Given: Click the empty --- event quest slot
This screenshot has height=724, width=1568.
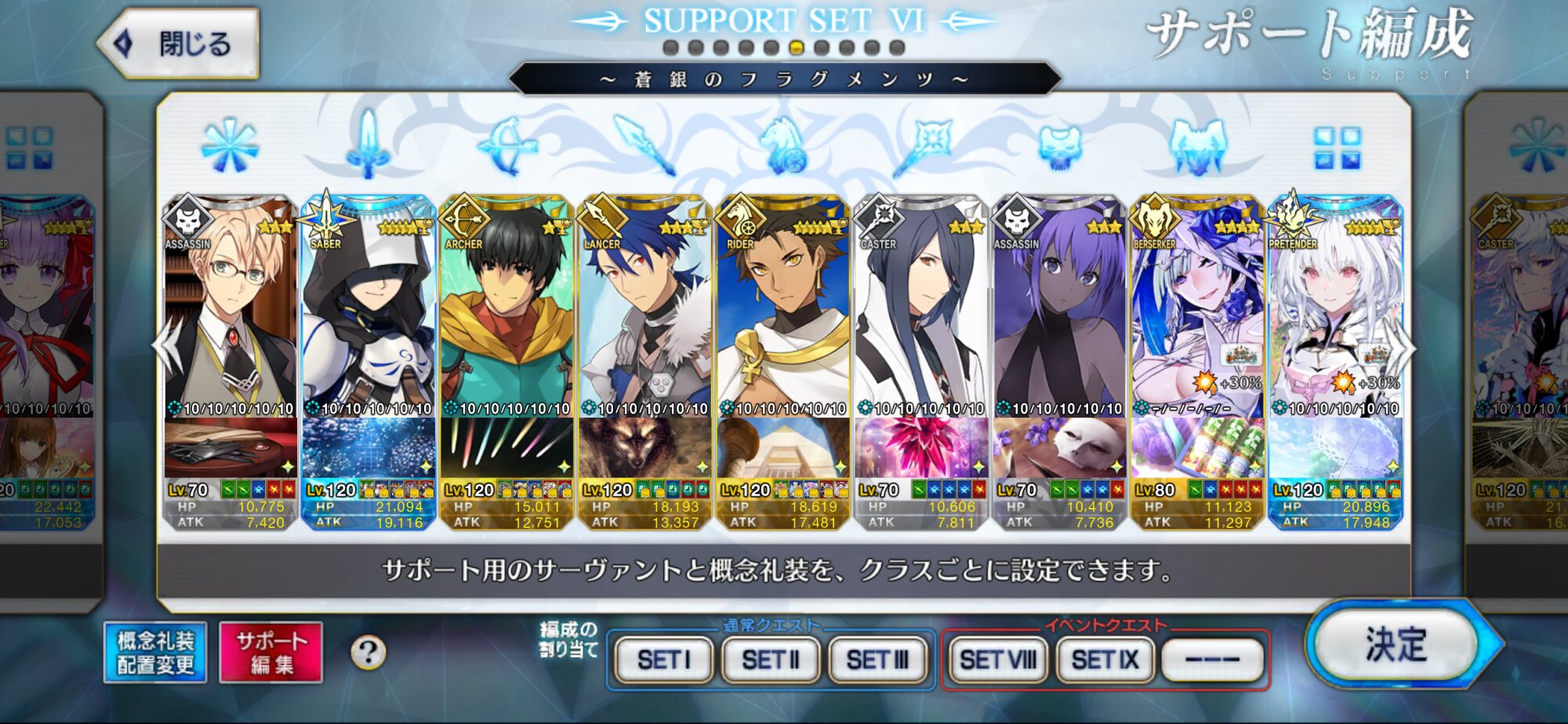Looking at the screenshot, I should coord(1212,660).
